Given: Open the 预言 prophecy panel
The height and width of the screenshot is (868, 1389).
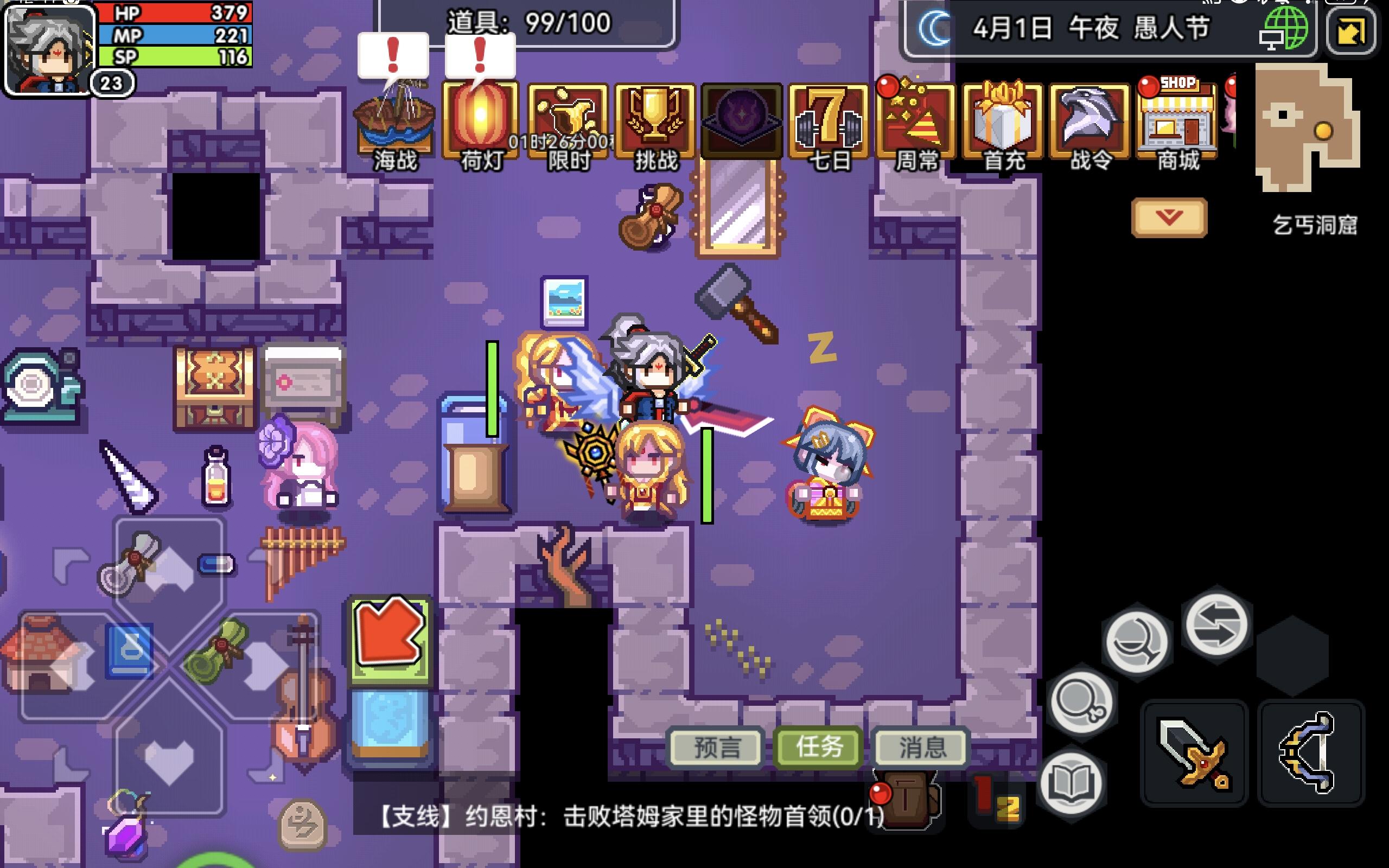Looking at the screenshot, I should point(715,746).
